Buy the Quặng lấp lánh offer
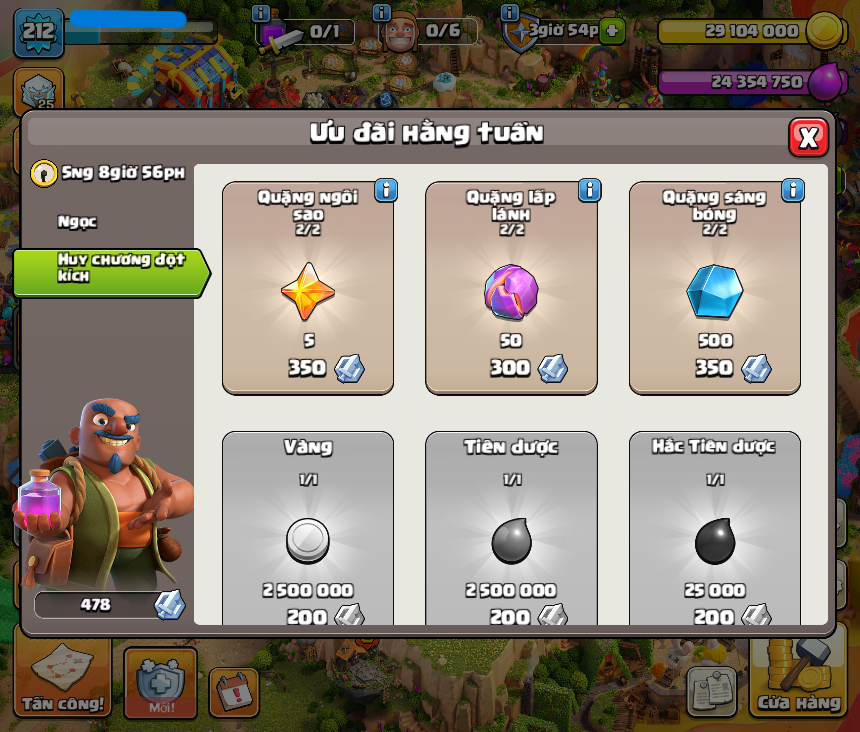Image resolution: width=860 pixels, height=732 pixels. [x=511, y=288]
